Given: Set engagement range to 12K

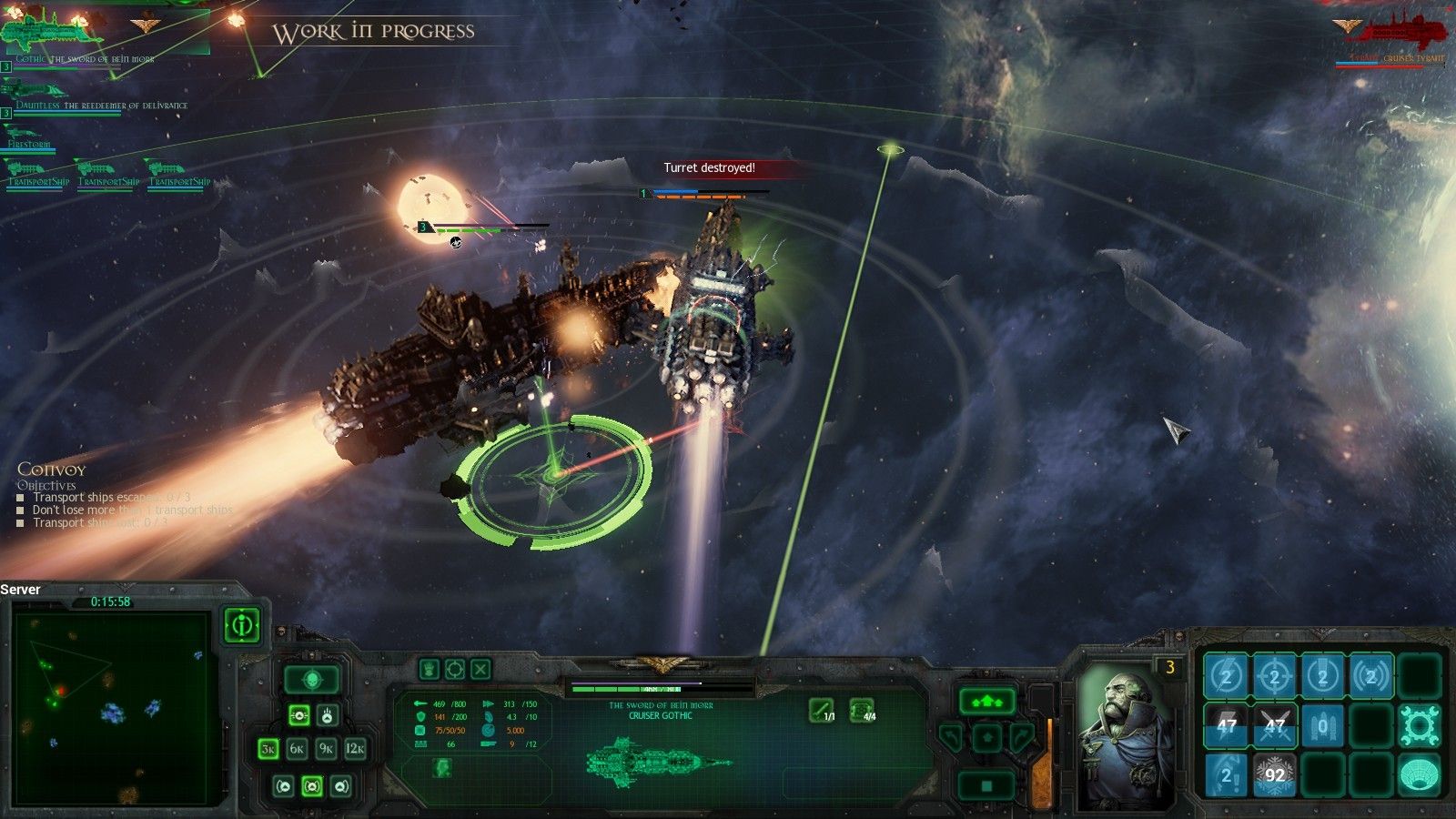Looking at the screenshot, I should [355, 749].
